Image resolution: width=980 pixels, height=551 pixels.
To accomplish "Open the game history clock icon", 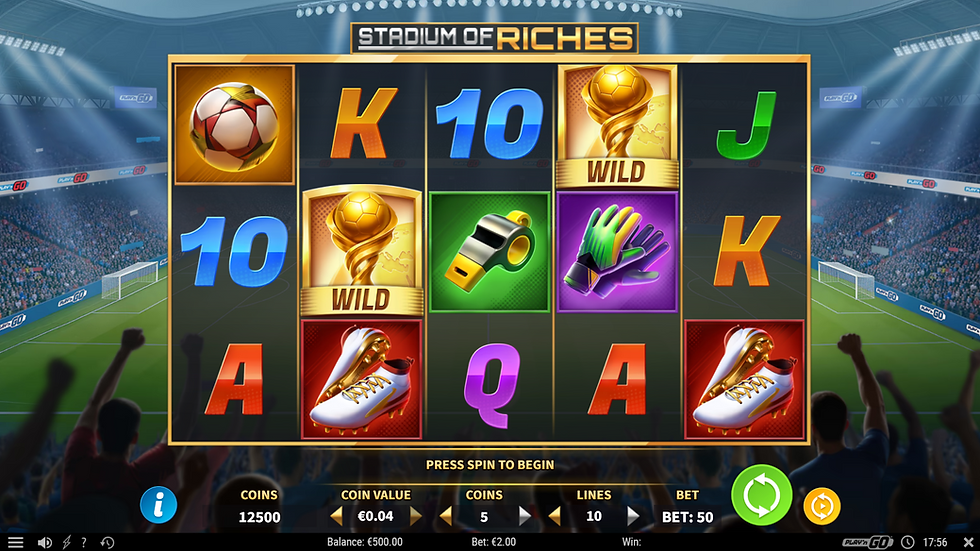I will tap(107, 542).
